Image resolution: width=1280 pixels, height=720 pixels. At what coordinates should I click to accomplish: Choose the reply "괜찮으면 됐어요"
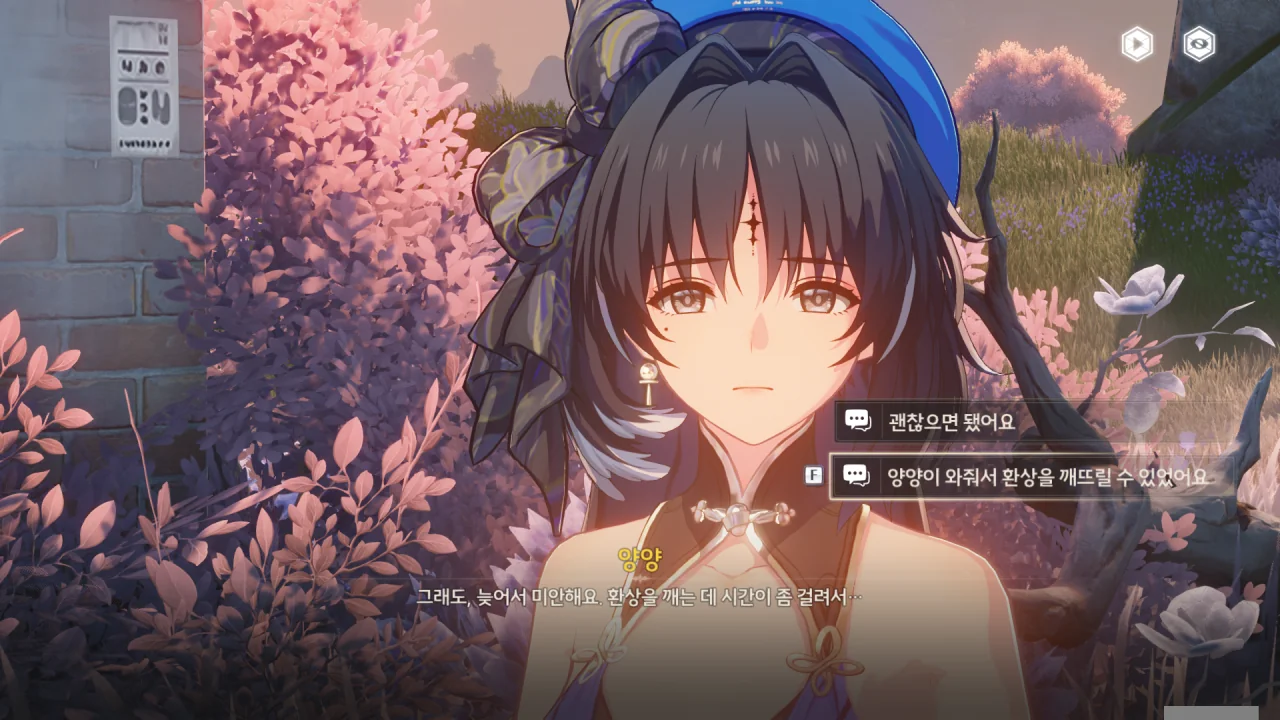pos(950,421)
